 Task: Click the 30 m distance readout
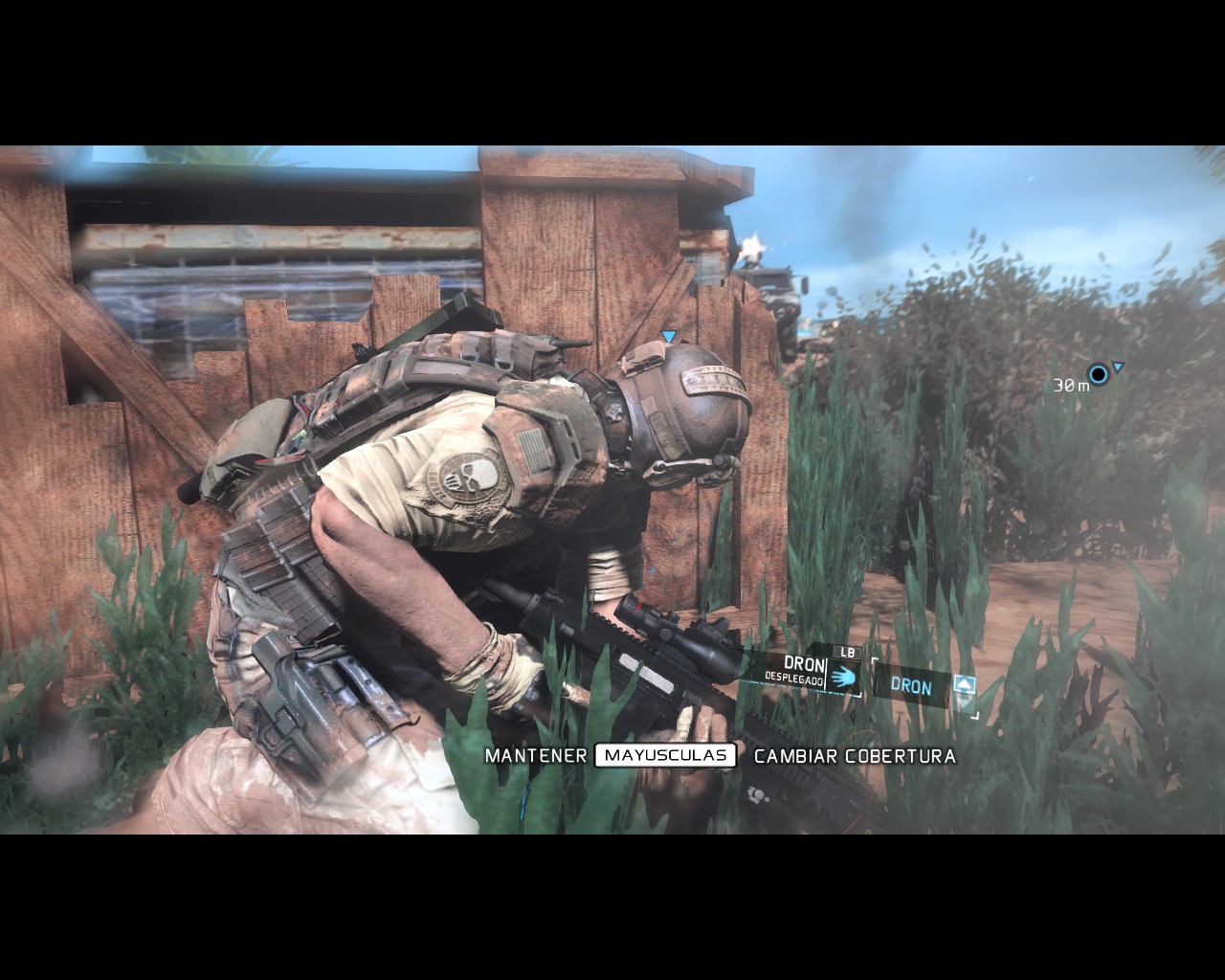click(1069, 384)
